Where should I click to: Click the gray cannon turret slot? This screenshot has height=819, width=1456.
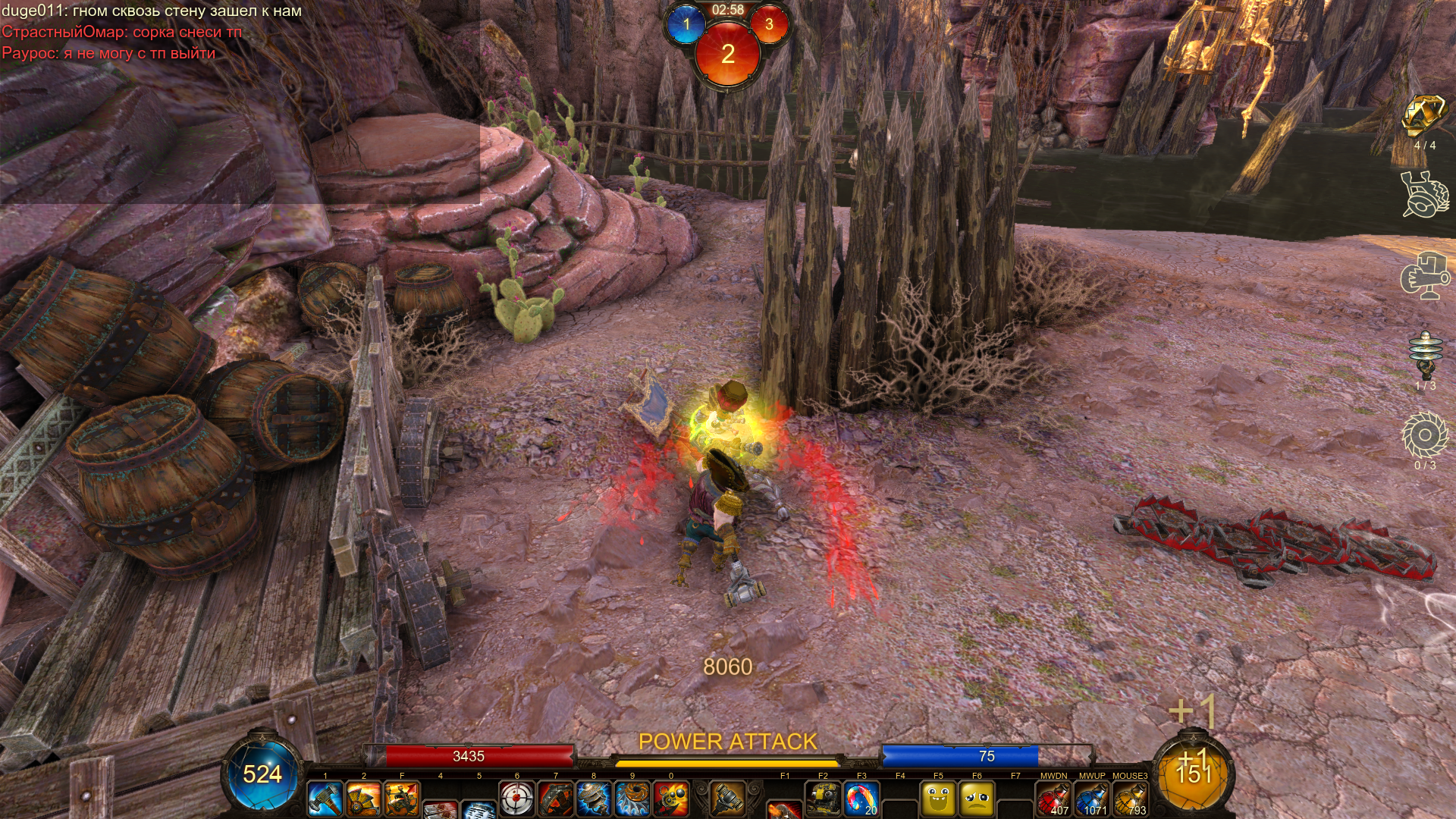(x=726, y=799)
